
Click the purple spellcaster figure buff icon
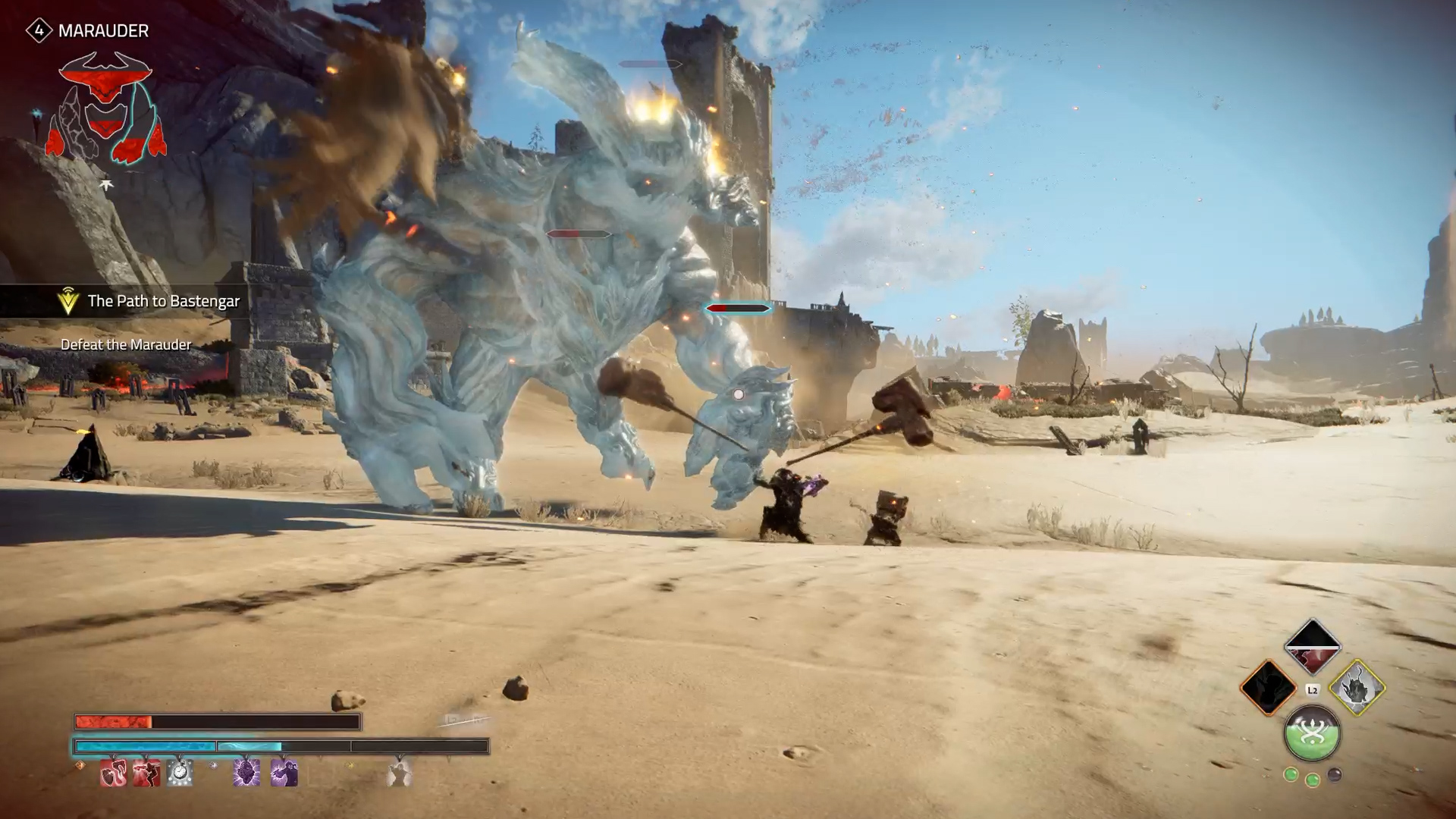(x=284, y=773)
